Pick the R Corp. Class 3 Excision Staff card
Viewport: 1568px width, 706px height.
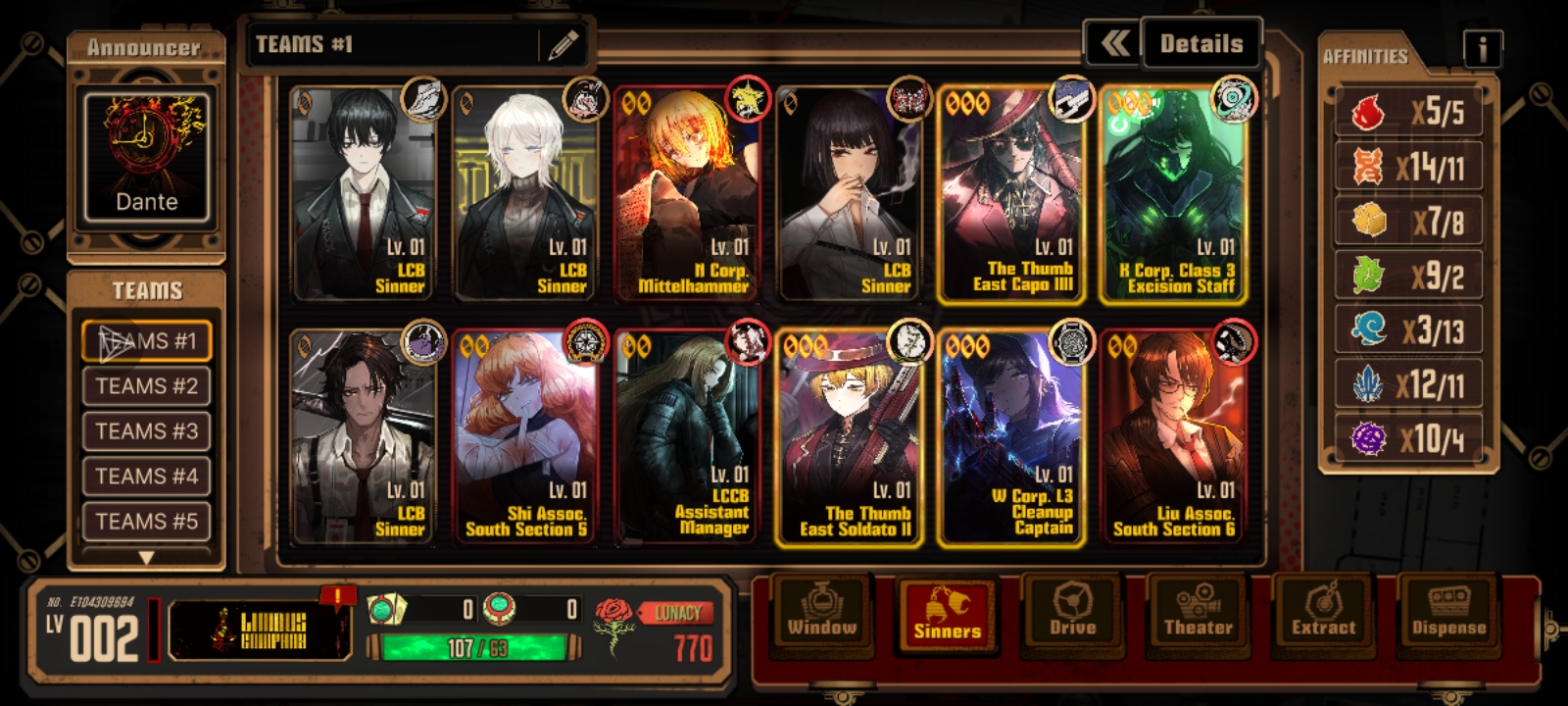(x=1174, y=194)
